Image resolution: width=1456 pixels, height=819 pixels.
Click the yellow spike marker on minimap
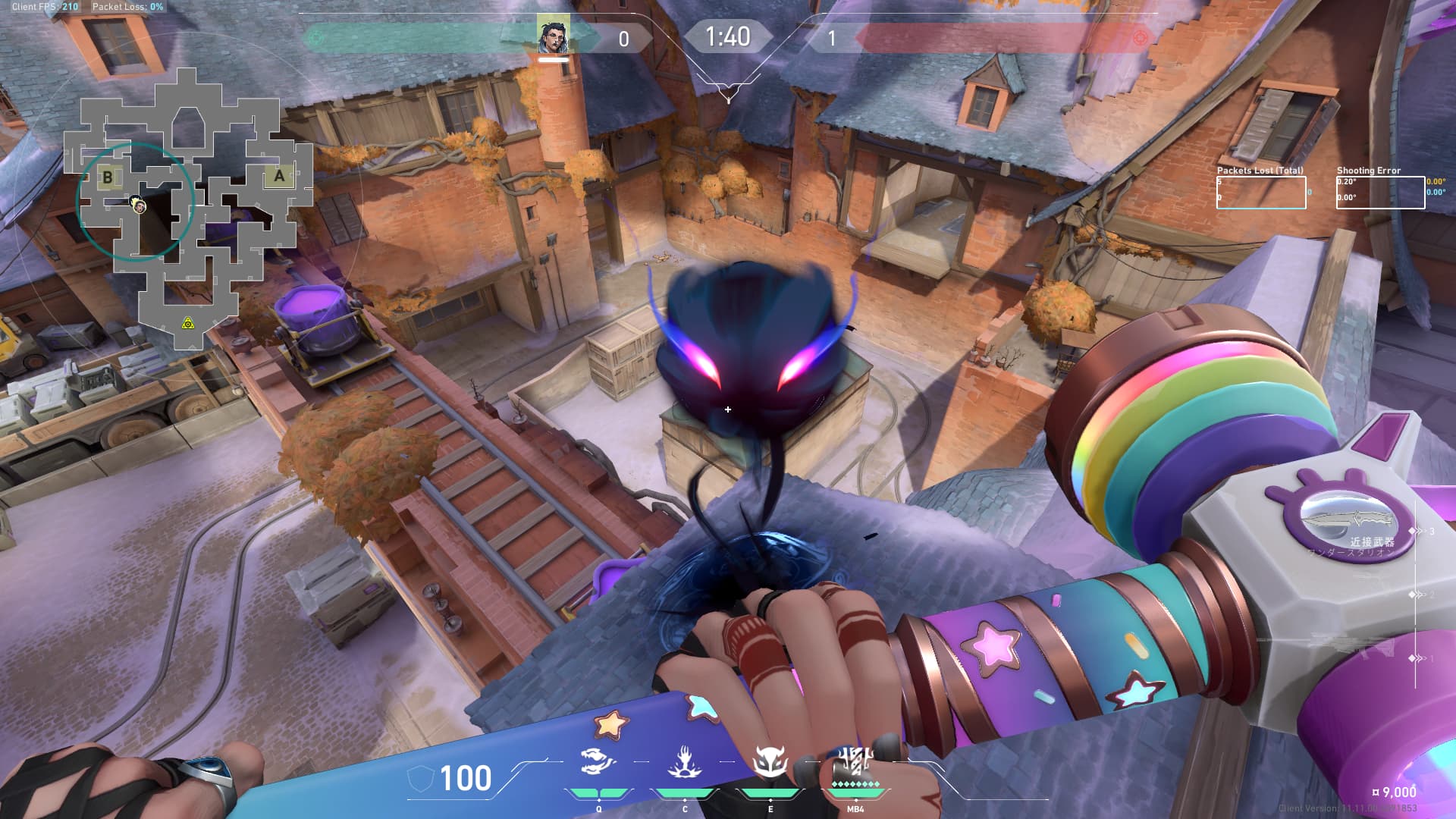pyautogui.click(x=188, y=324)
